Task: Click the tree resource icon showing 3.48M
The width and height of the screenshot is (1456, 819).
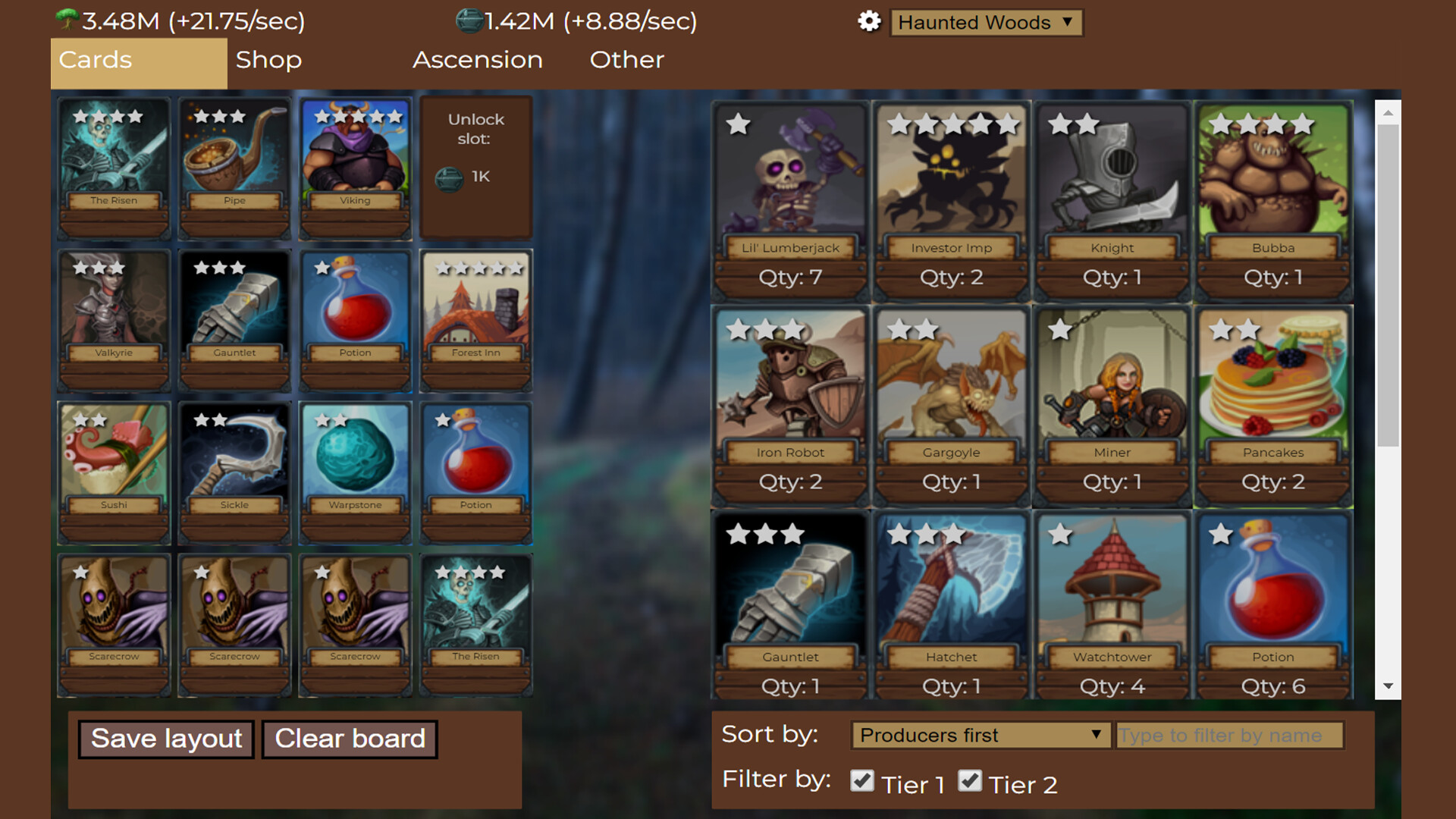Action: [67, 20]
